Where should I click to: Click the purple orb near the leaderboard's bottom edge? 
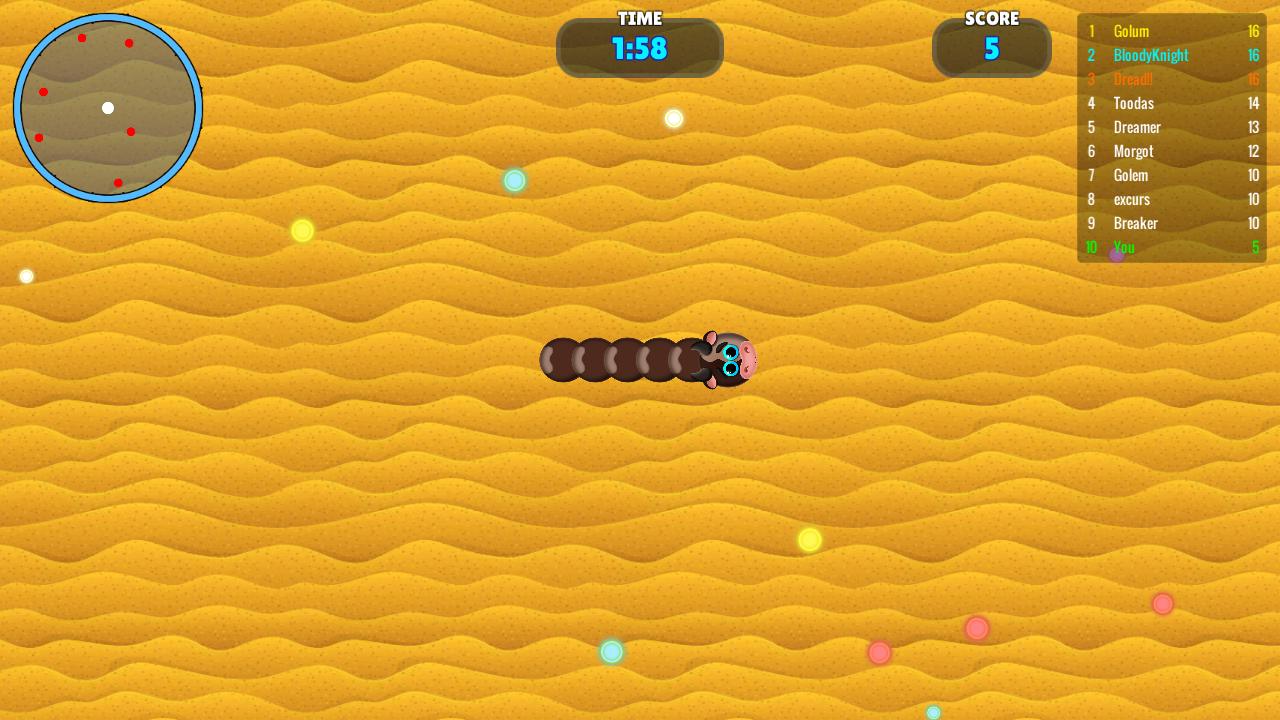click(x=1115, y=256)
